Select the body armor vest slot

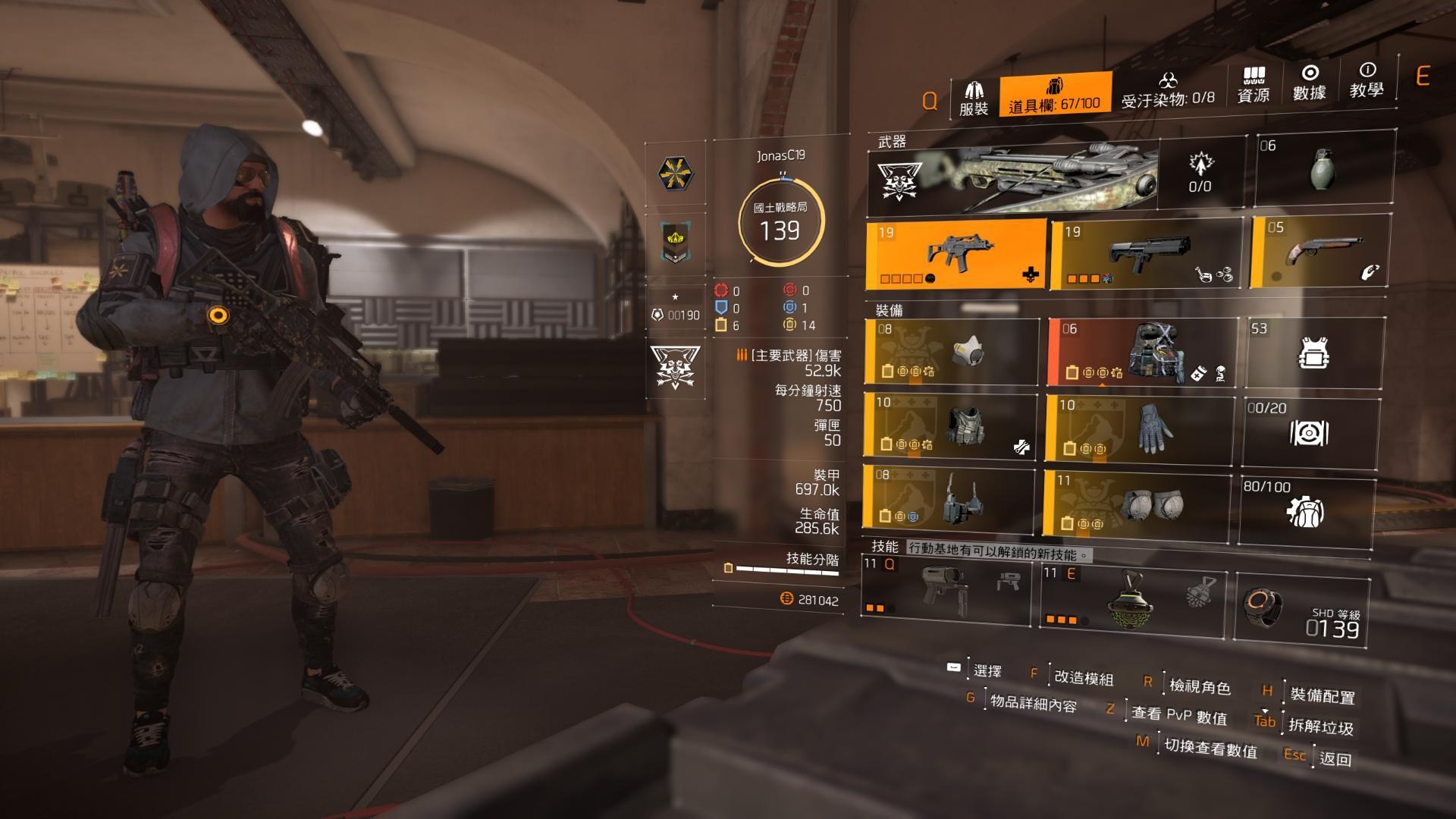(949, 425)
